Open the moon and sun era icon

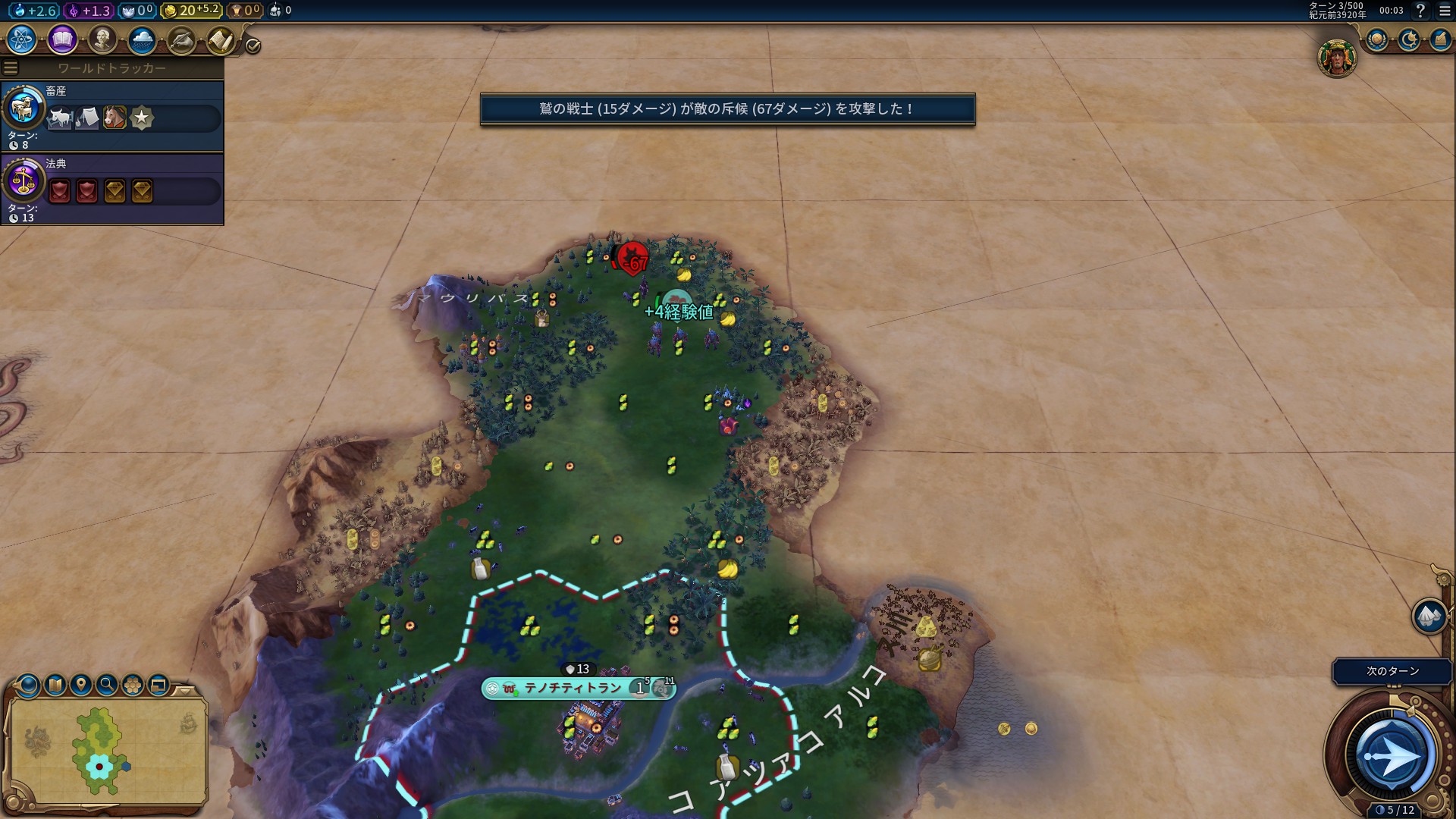click(1408, 39)
